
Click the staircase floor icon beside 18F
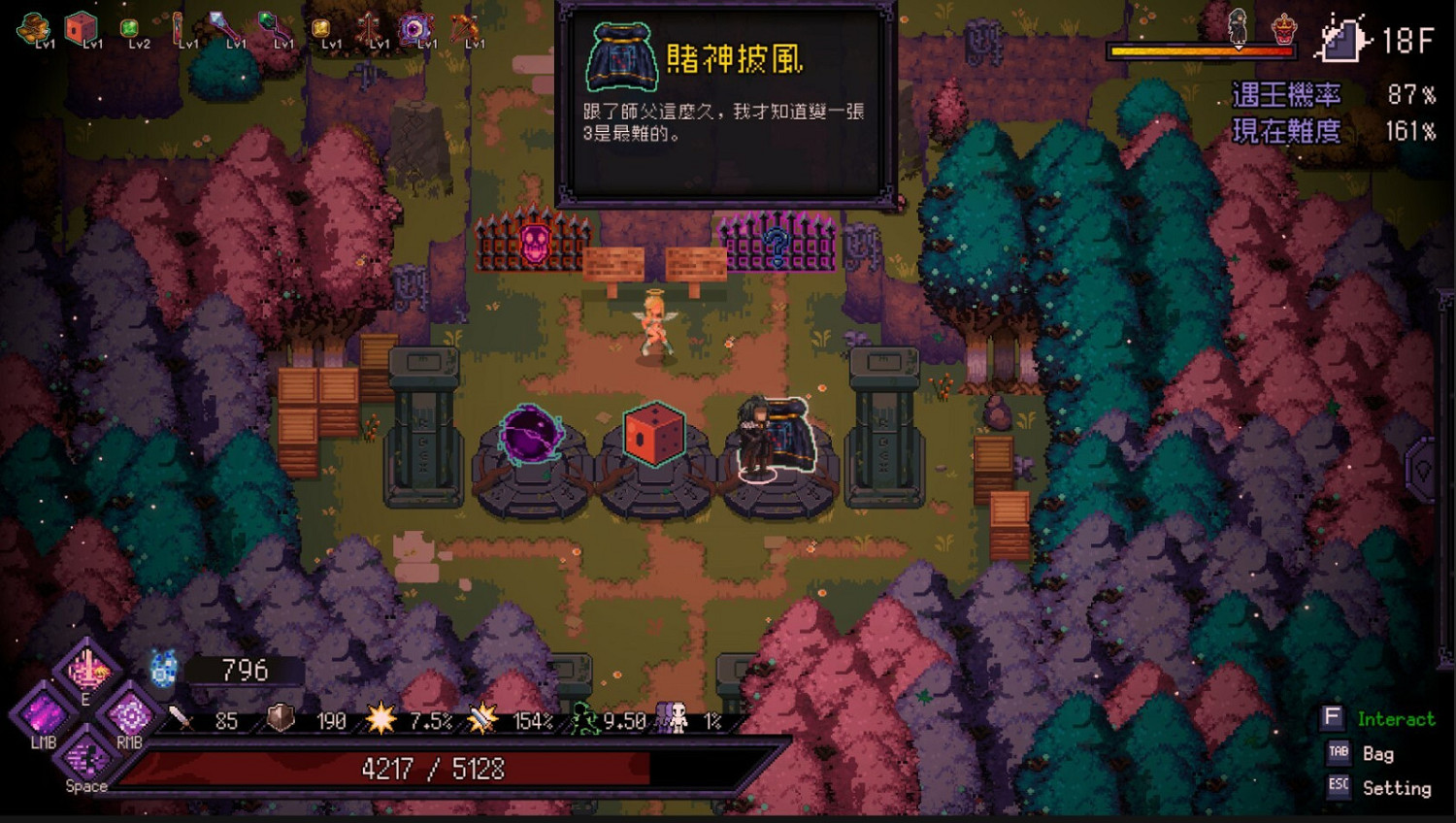[1341, 41]
